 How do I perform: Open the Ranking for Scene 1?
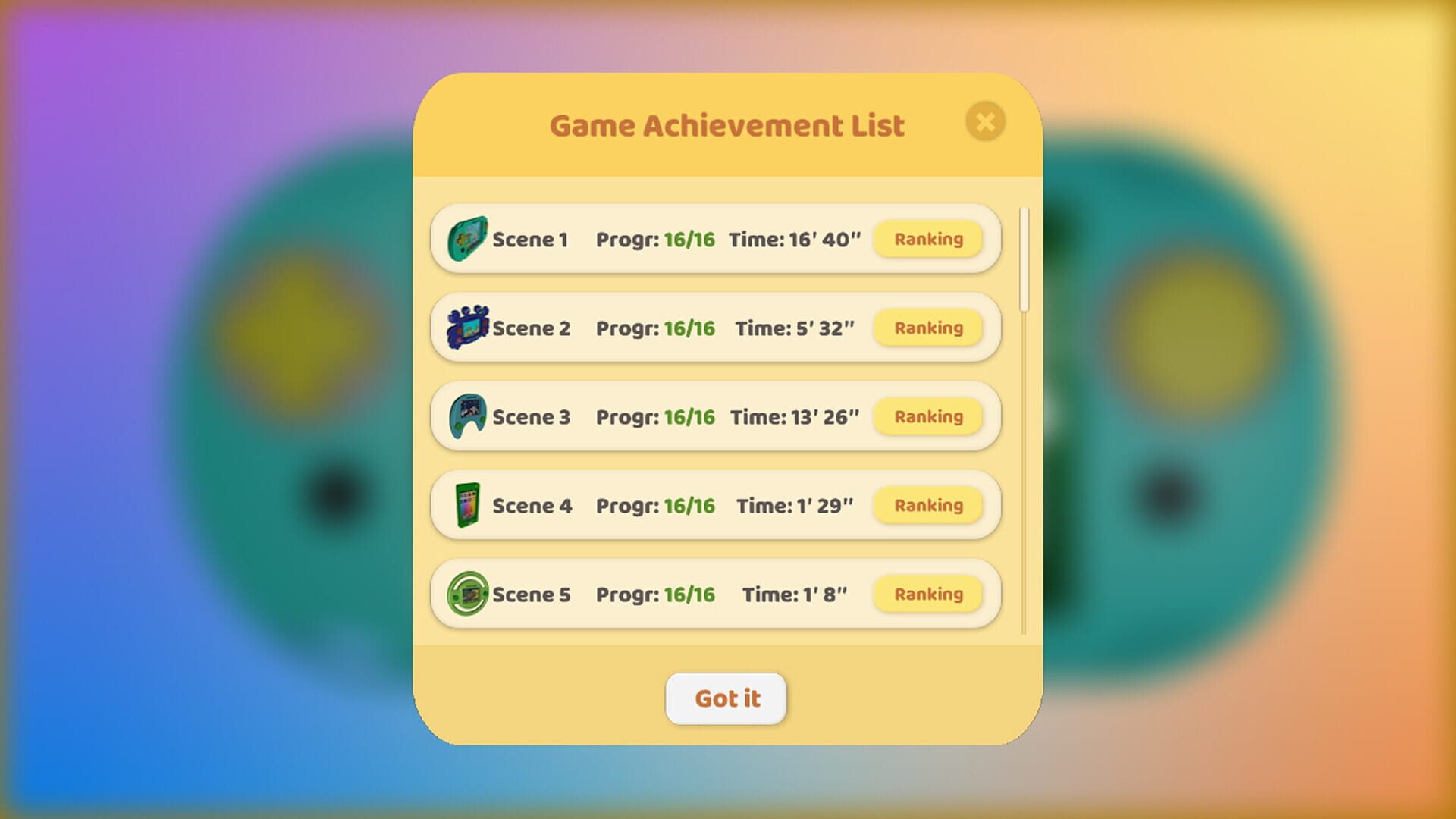(x=927, y=239)
